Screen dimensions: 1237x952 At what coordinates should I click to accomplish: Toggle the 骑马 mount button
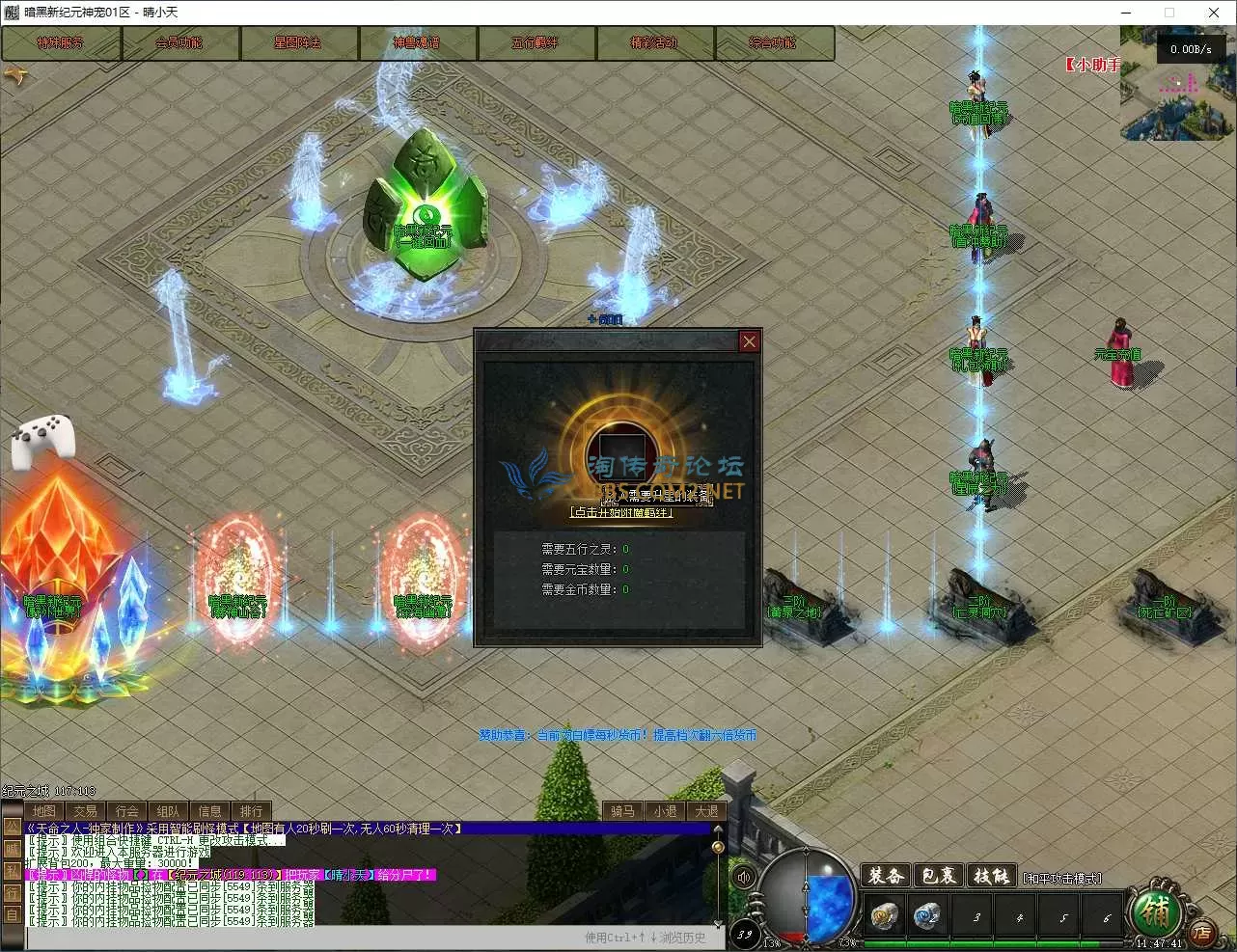pyautogui.click(x=623, y=811)
